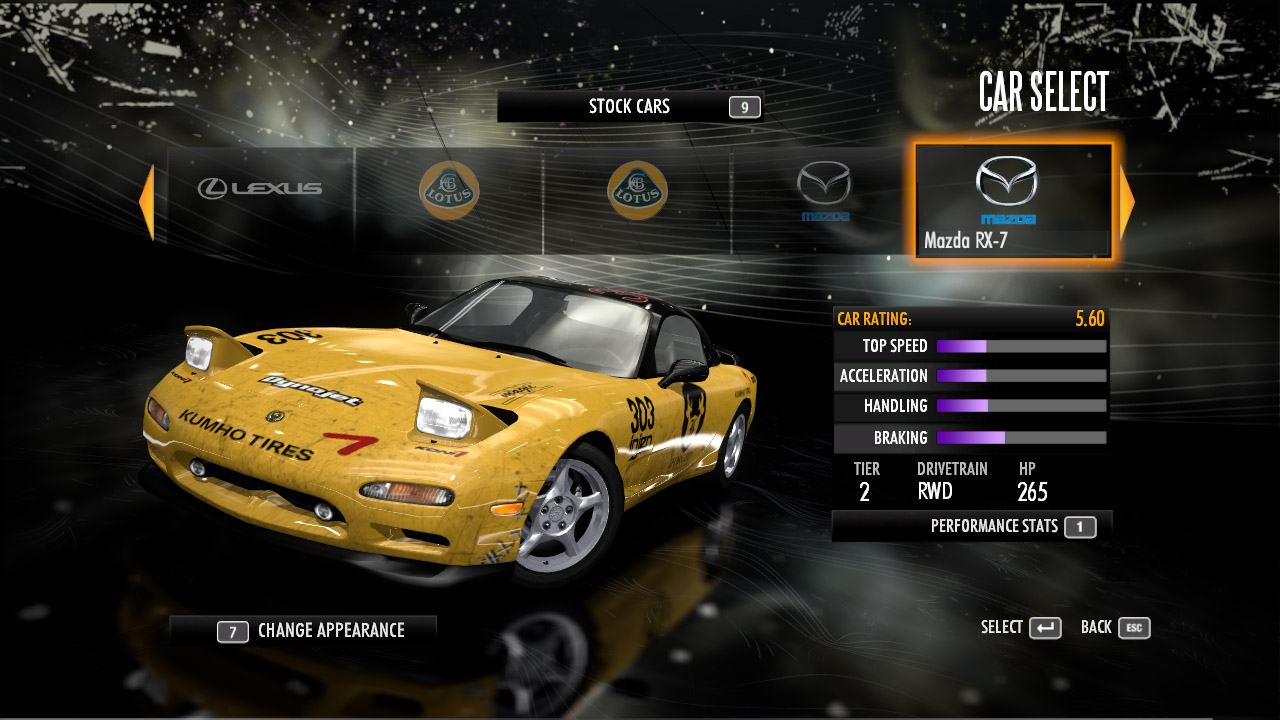Confirm the car with Select

tap(1021, 628)
